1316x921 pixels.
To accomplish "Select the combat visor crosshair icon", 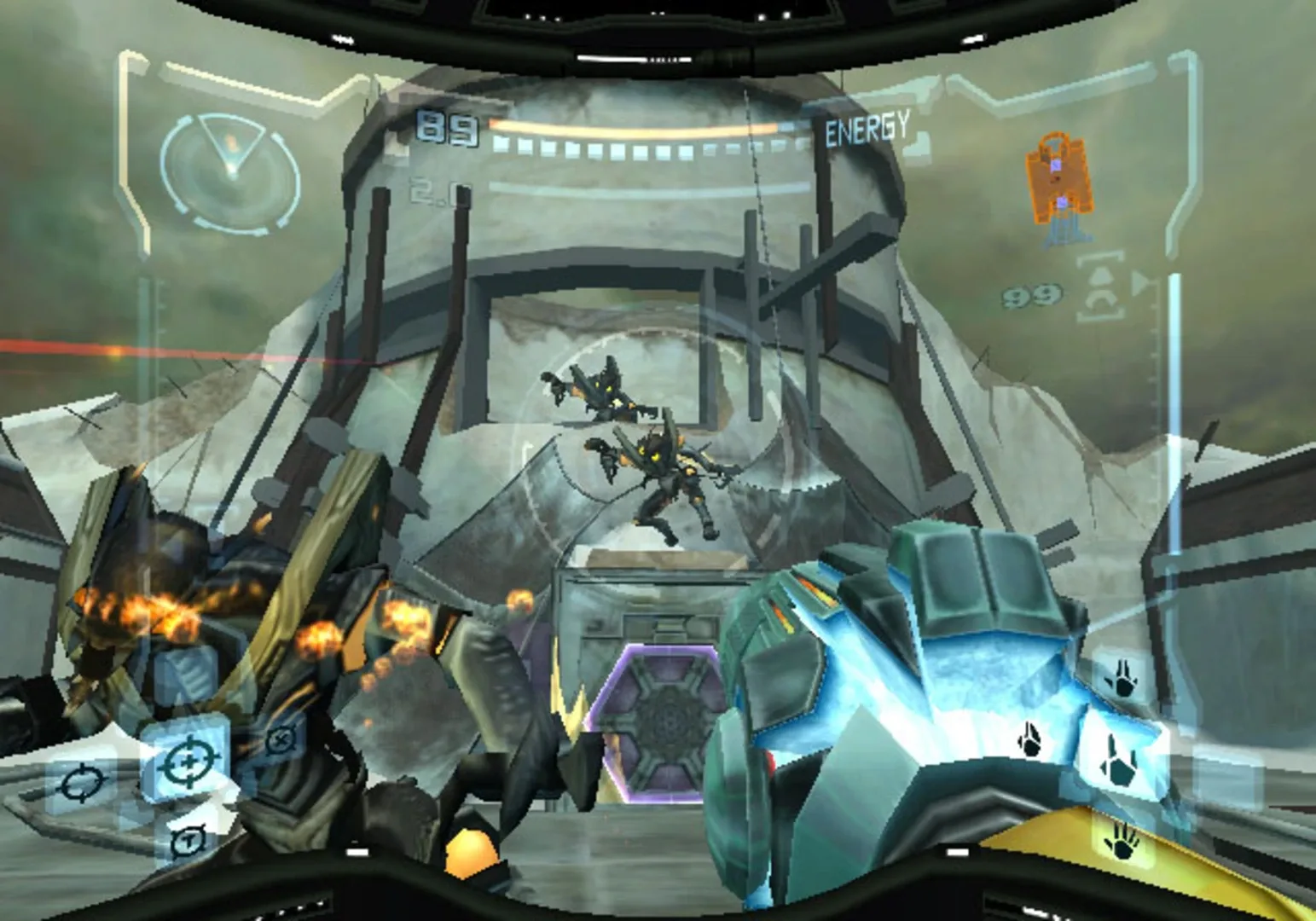I will 189,758.
